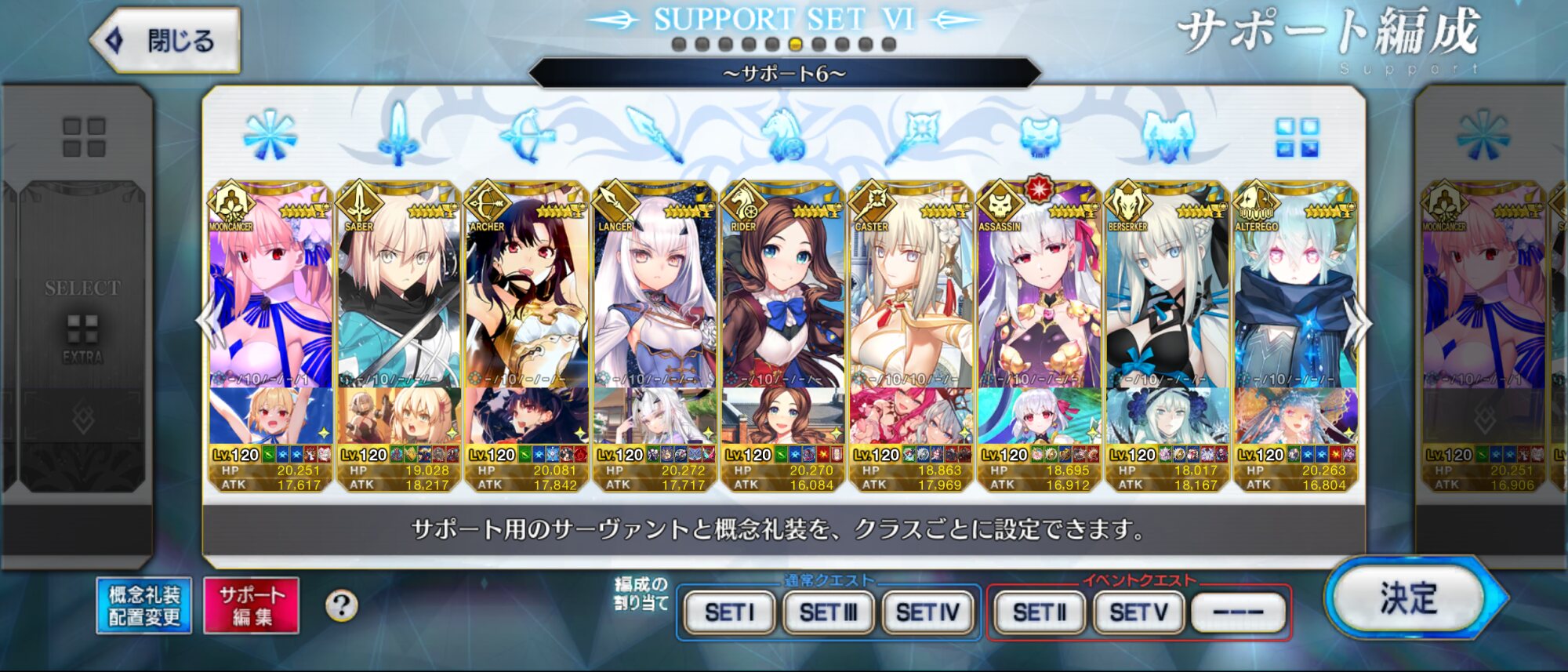Show help via the question mark

tap(341, 605)
